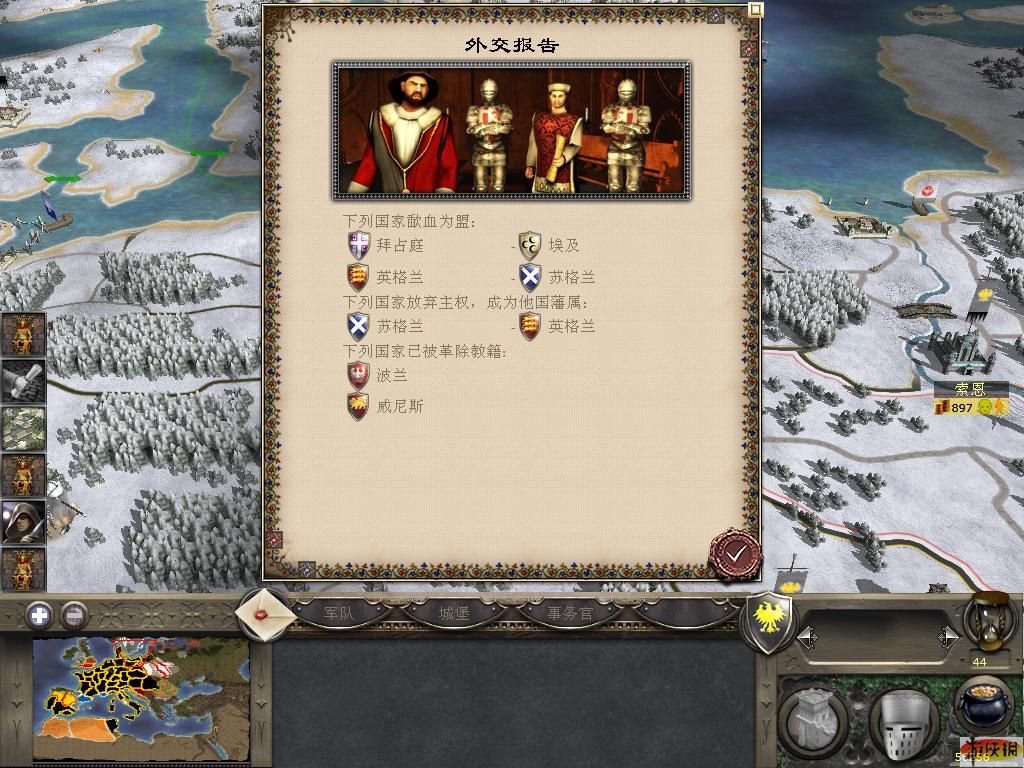
Task: Open the hooded assassin event notification
Action: click(23, 522)
